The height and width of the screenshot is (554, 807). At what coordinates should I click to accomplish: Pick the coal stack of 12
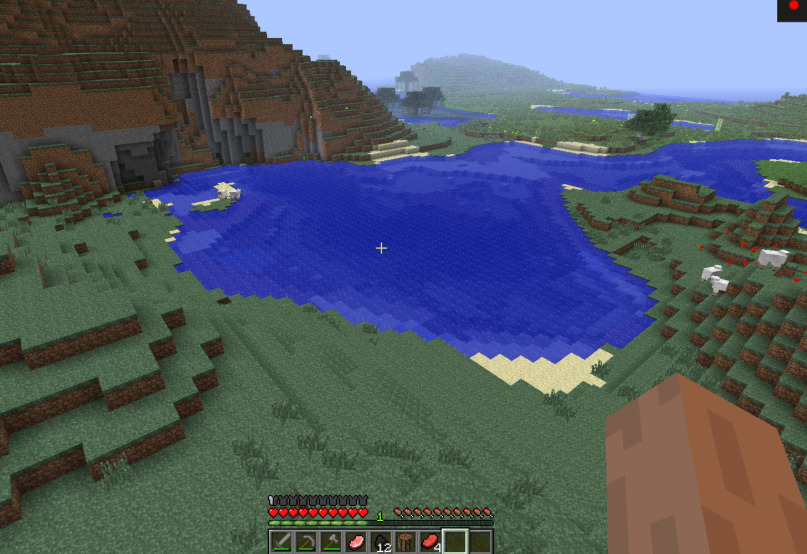tap(381, 542)
